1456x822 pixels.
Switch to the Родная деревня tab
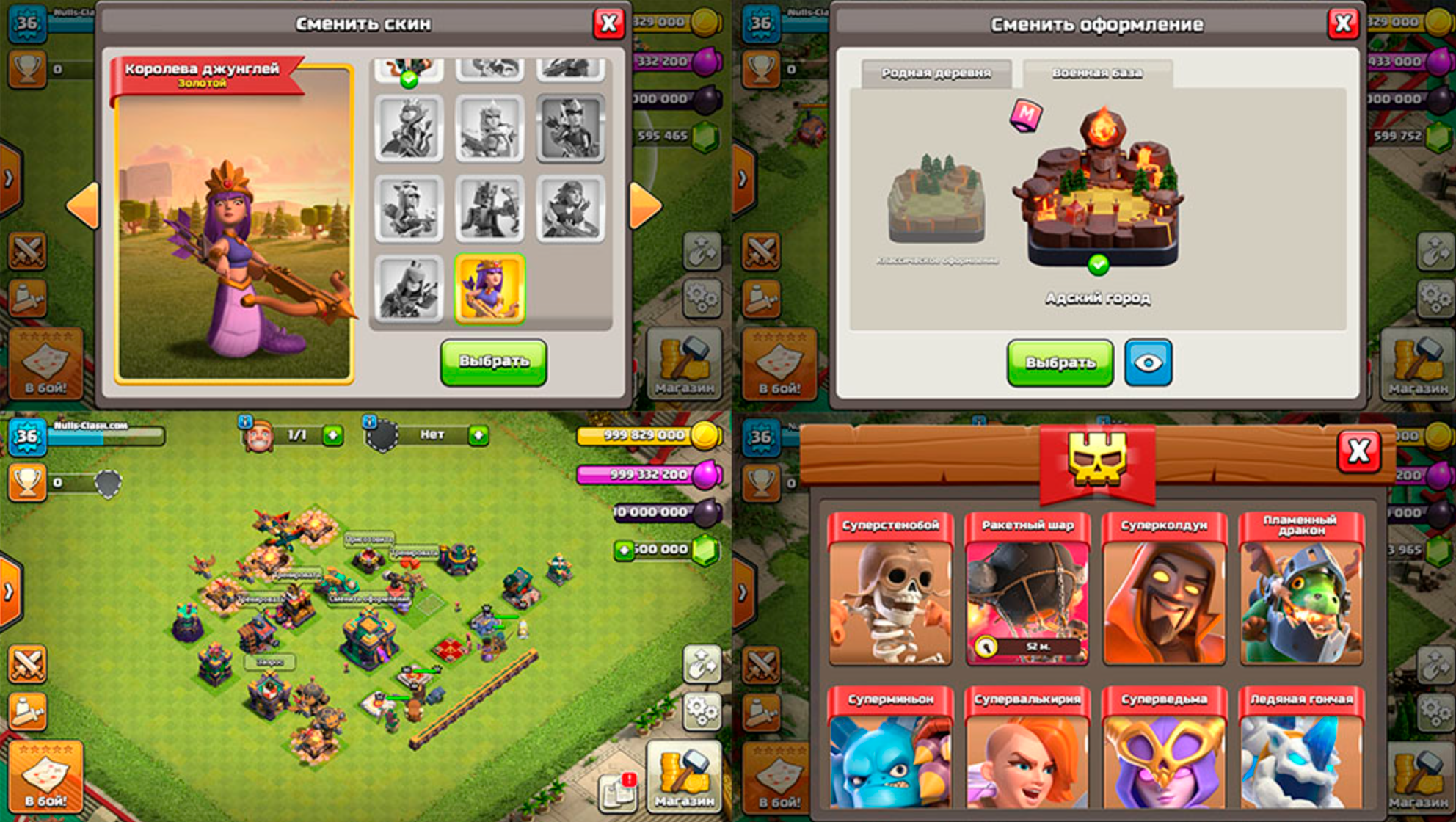[936, 73]
